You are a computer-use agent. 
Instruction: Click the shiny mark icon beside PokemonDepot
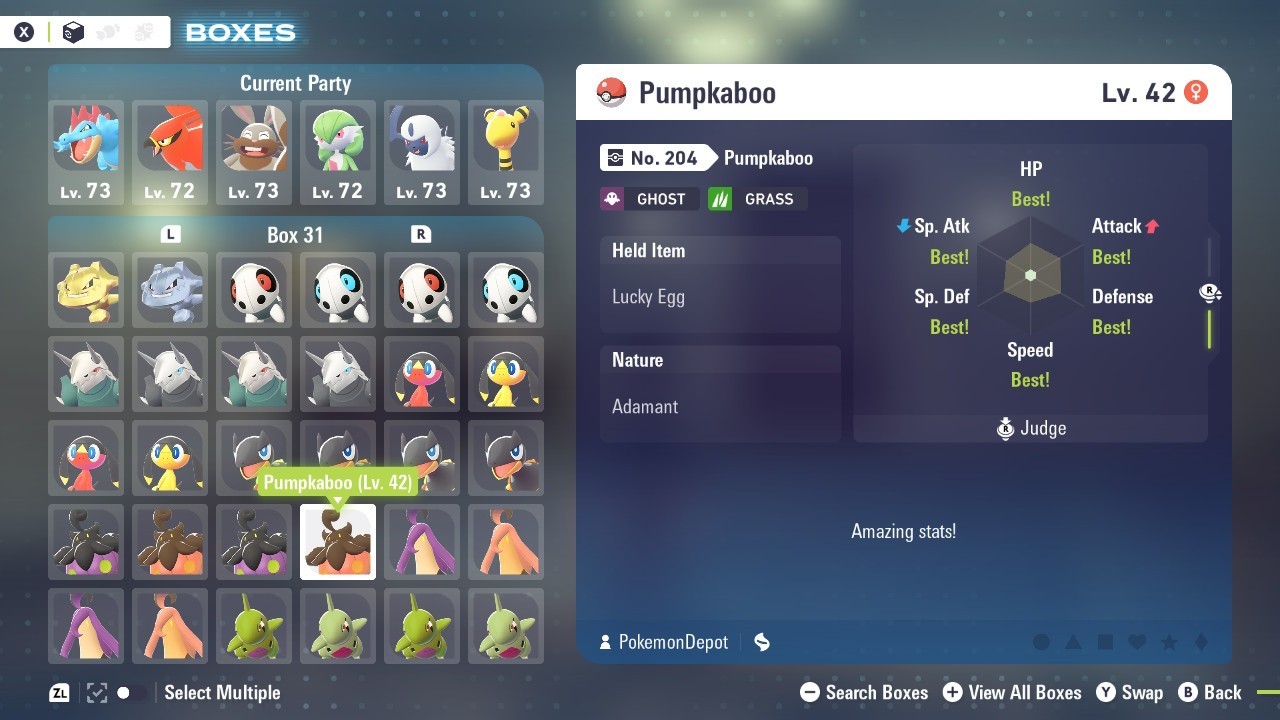761,642
